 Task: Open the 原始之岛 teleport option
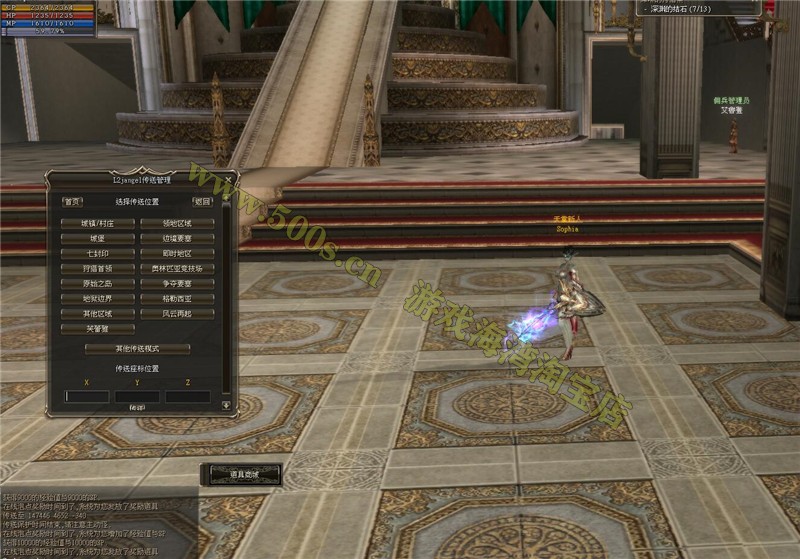pos(97,284)
